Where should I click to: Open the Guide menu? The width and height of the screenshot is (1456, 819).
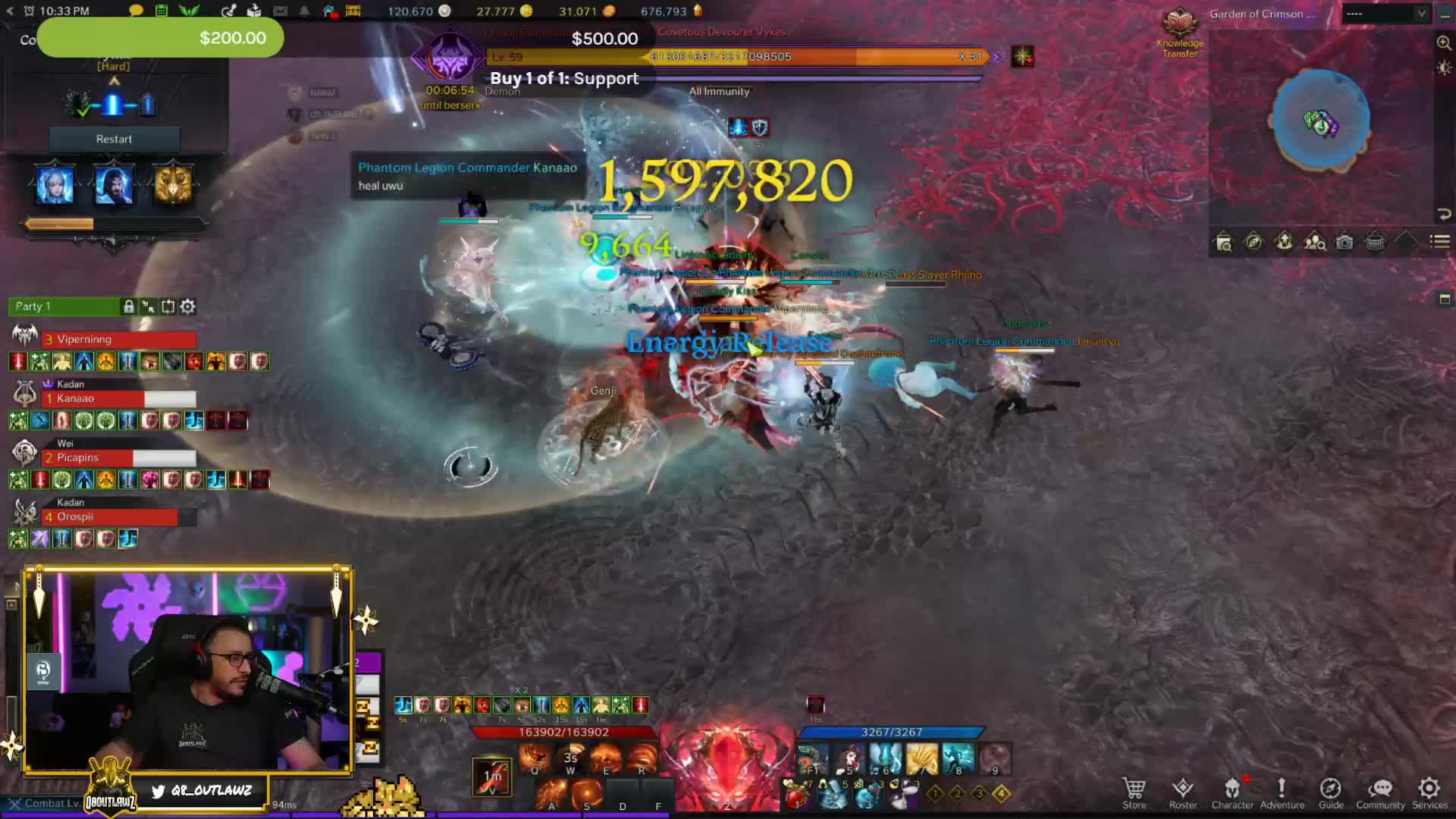(1331, 792)
